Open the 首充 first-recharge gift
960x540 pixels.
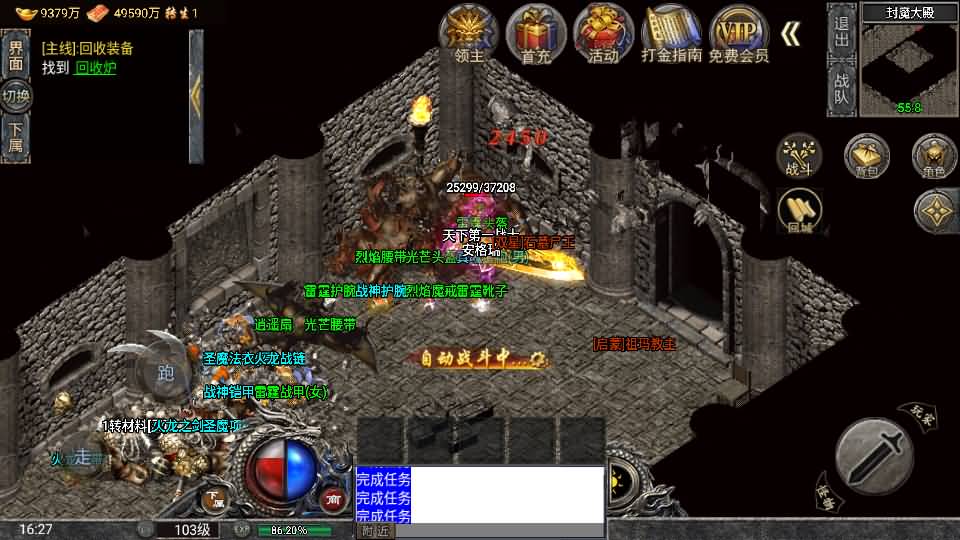point(536,34)
